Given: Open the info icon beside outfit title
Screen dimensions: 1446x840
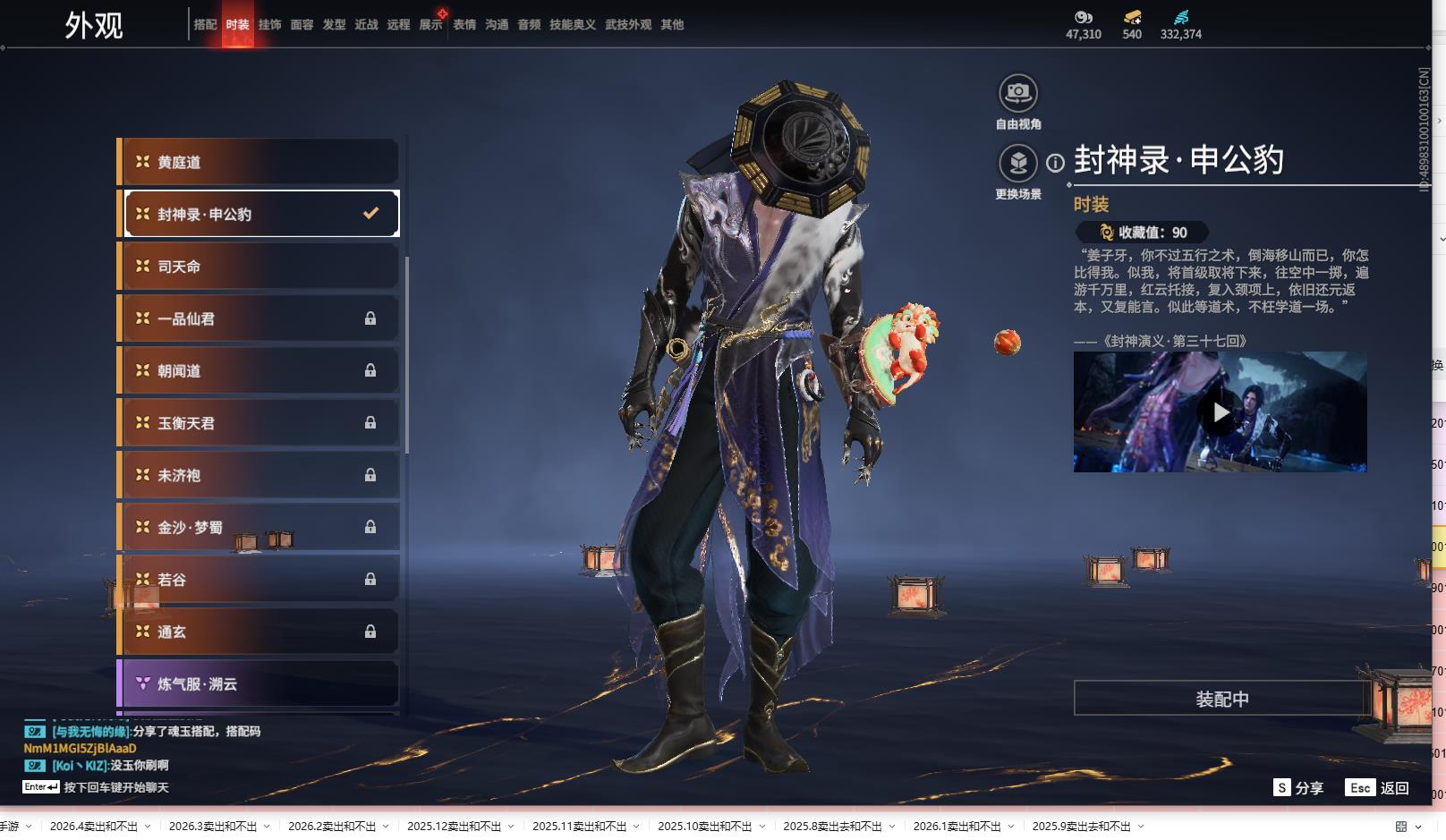Looking at the screenshot, I should coord(1056,163).
